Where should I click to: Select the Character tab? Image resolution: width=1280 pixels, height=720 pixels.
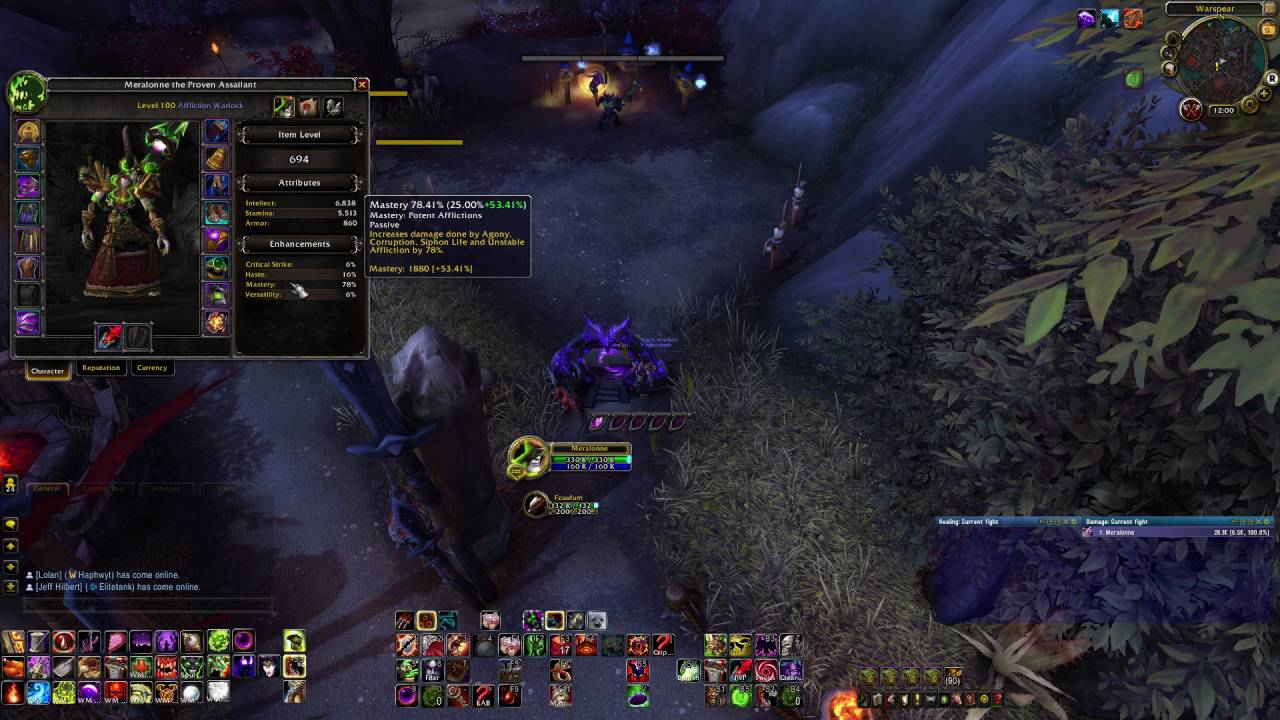pyautogui.click(x=47, y=370)
